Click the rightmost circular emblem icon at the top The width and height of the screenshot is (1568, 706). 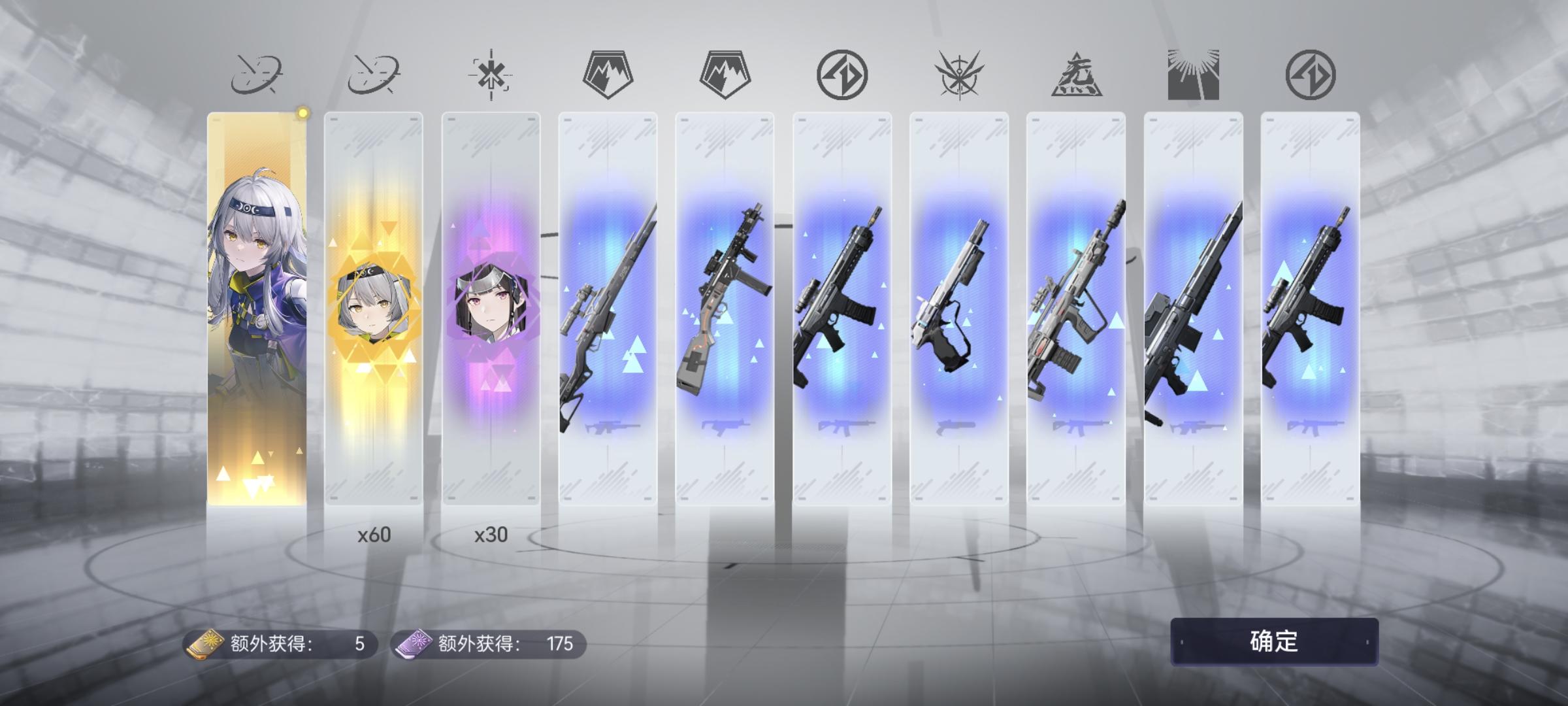pos(1312,75)
